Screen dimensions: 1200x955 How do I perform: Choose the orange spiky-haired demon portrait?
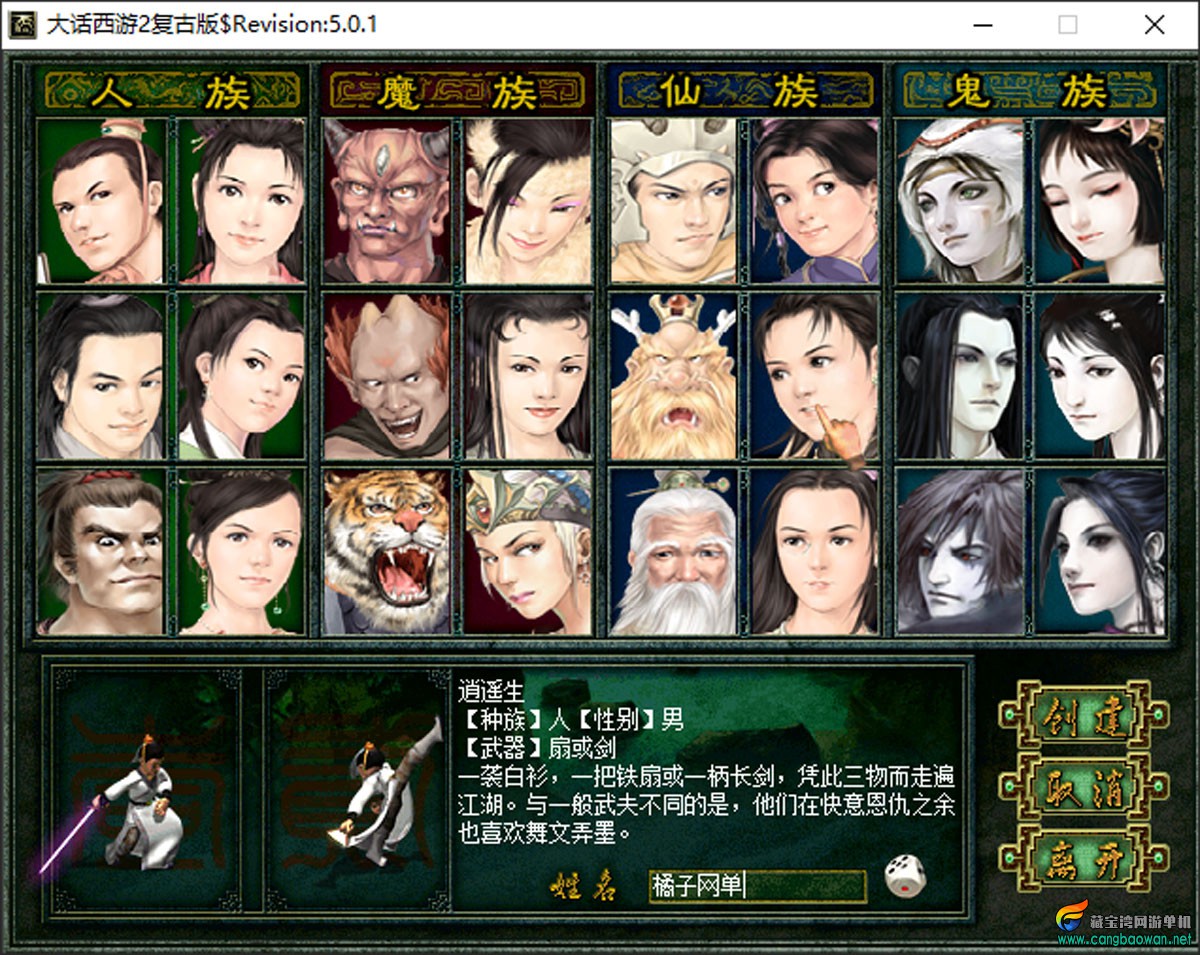[387, 376]
